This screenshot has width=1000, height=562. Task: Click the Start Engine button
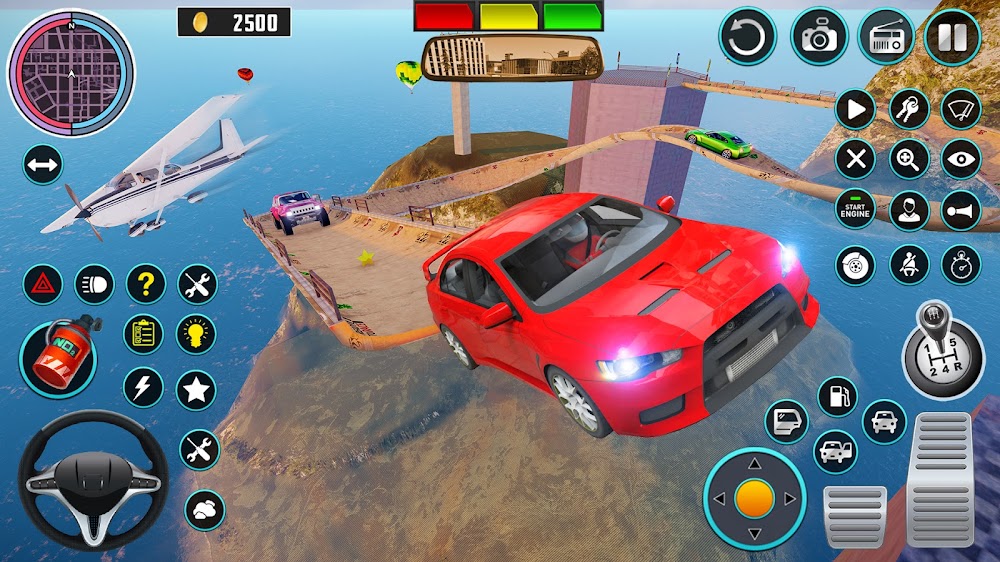tap(855, 210)
